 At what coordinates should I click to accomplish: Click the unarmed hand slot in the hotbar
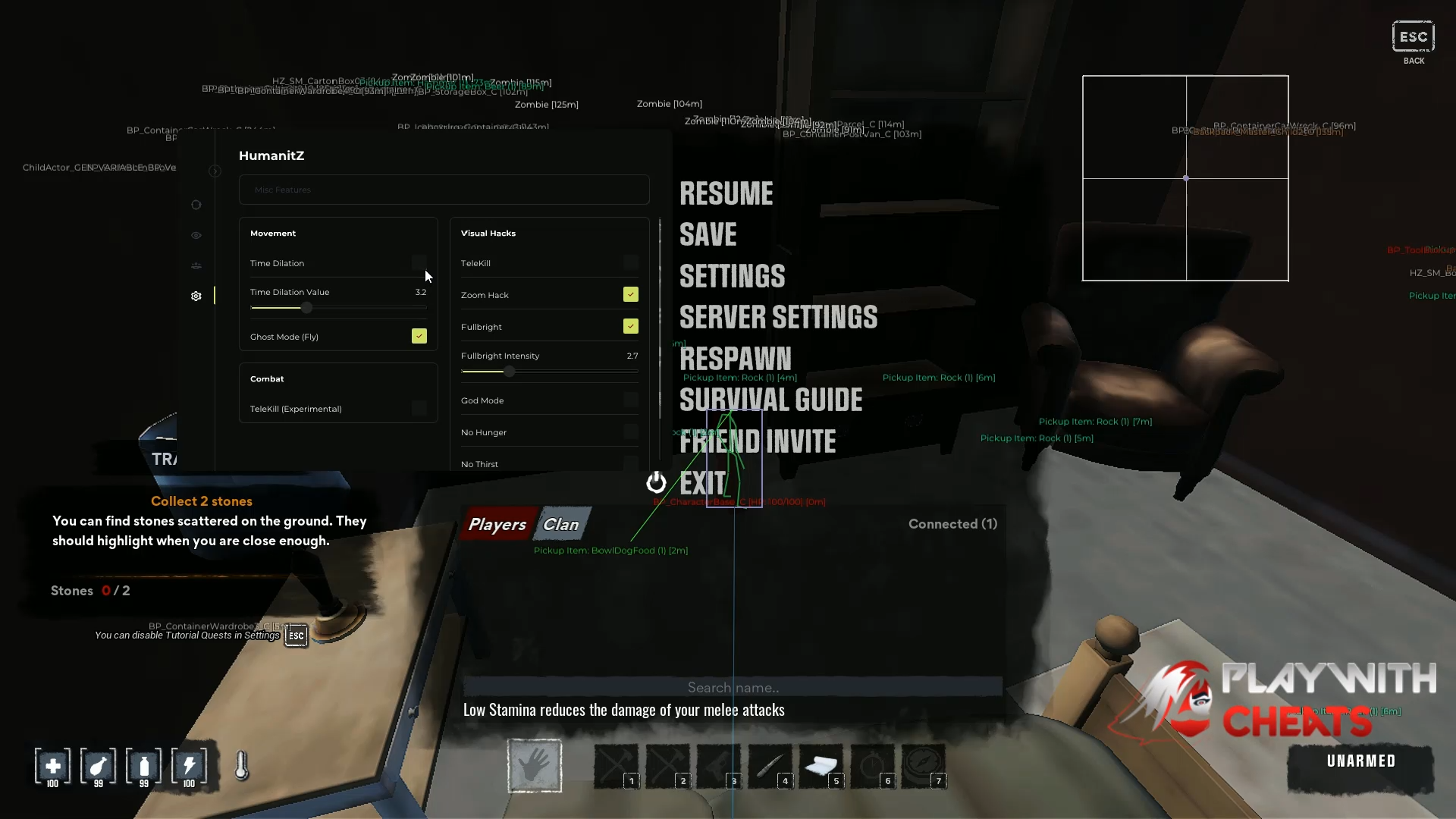[535, 766]
